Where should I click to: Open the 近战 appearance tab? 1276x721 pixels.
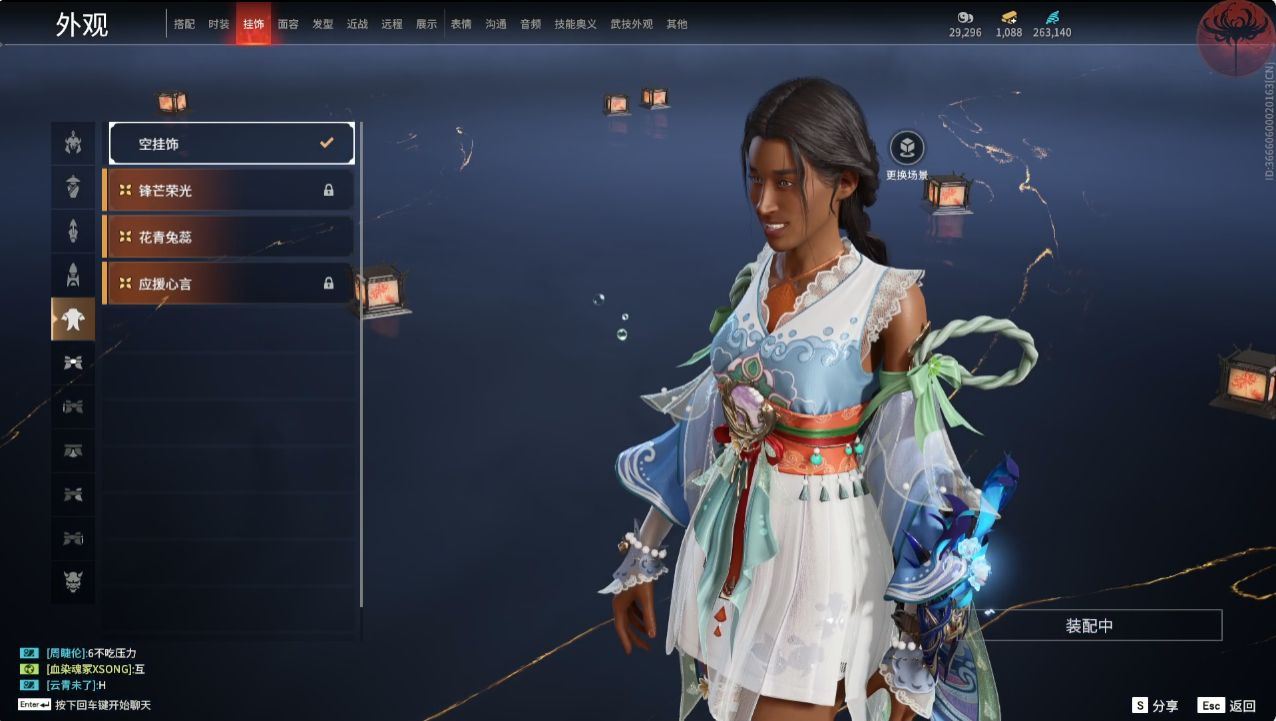(x=357, y=24)
